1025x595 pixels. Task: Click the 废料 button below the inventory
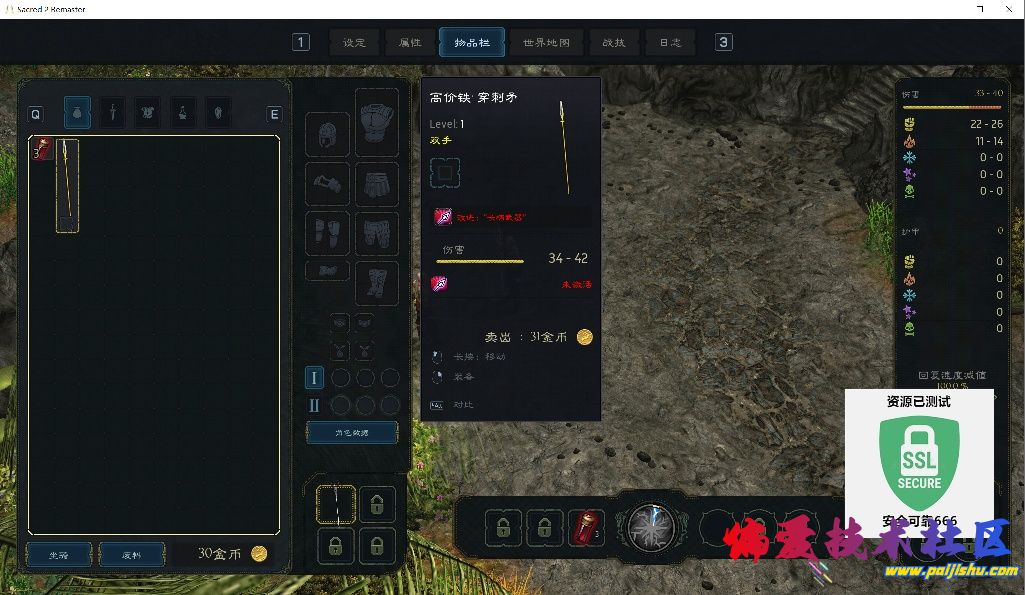[x=132, y=554]
